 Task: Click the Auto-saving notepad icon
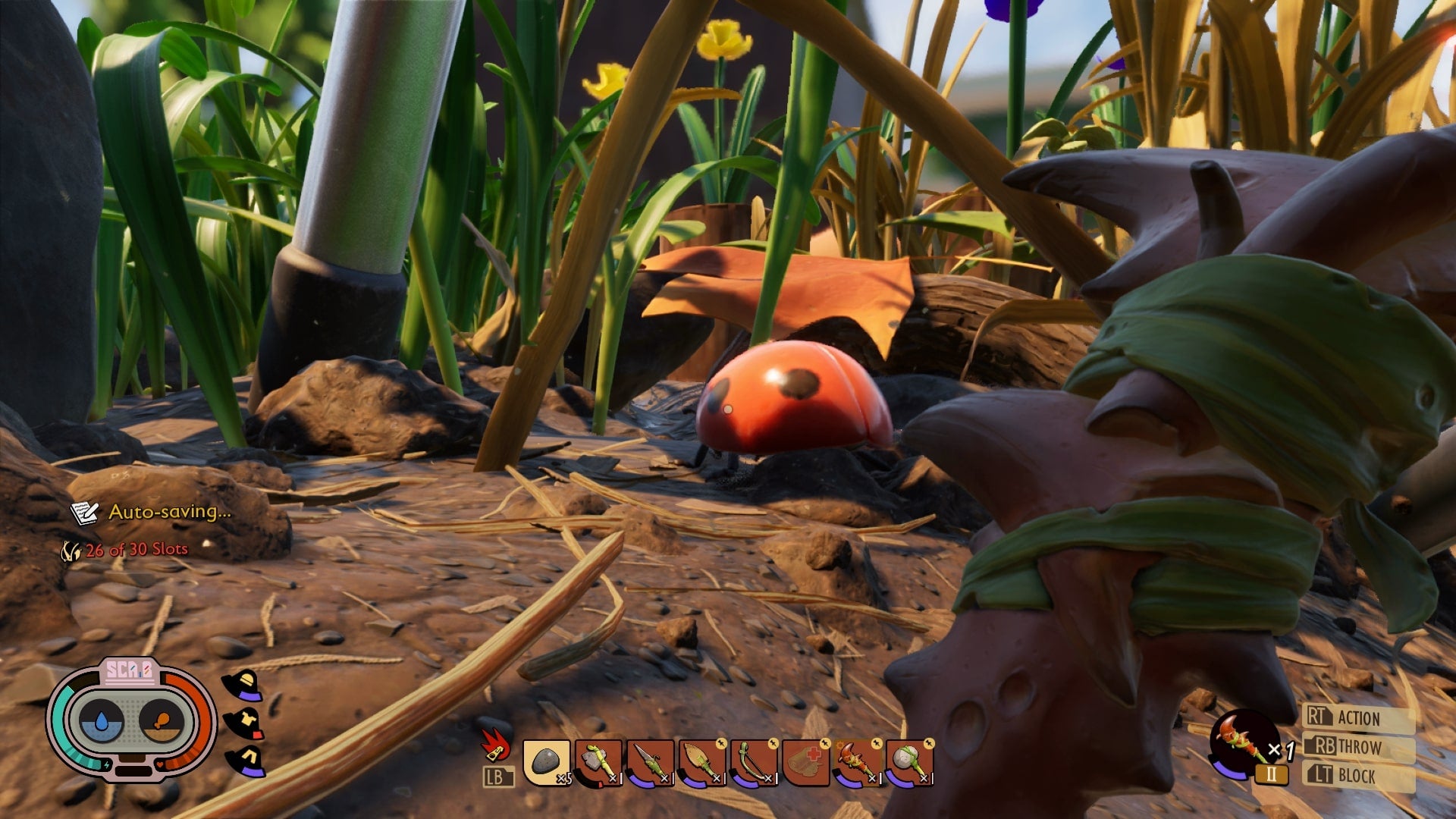pyautogui.click(x=86, y=513)
